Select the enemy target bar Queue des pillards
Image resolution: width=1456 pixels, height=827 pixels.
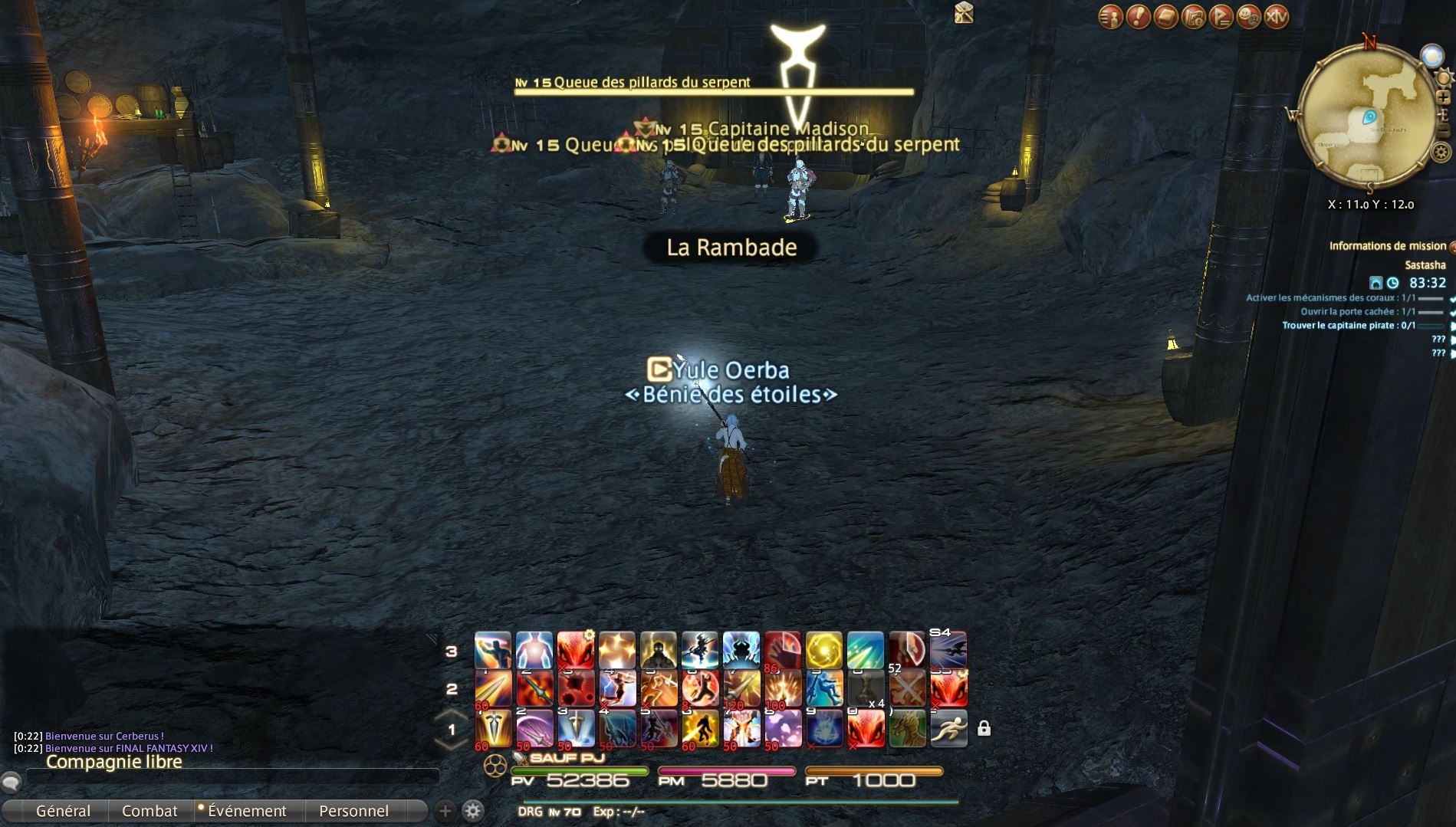tap(713, 91)
